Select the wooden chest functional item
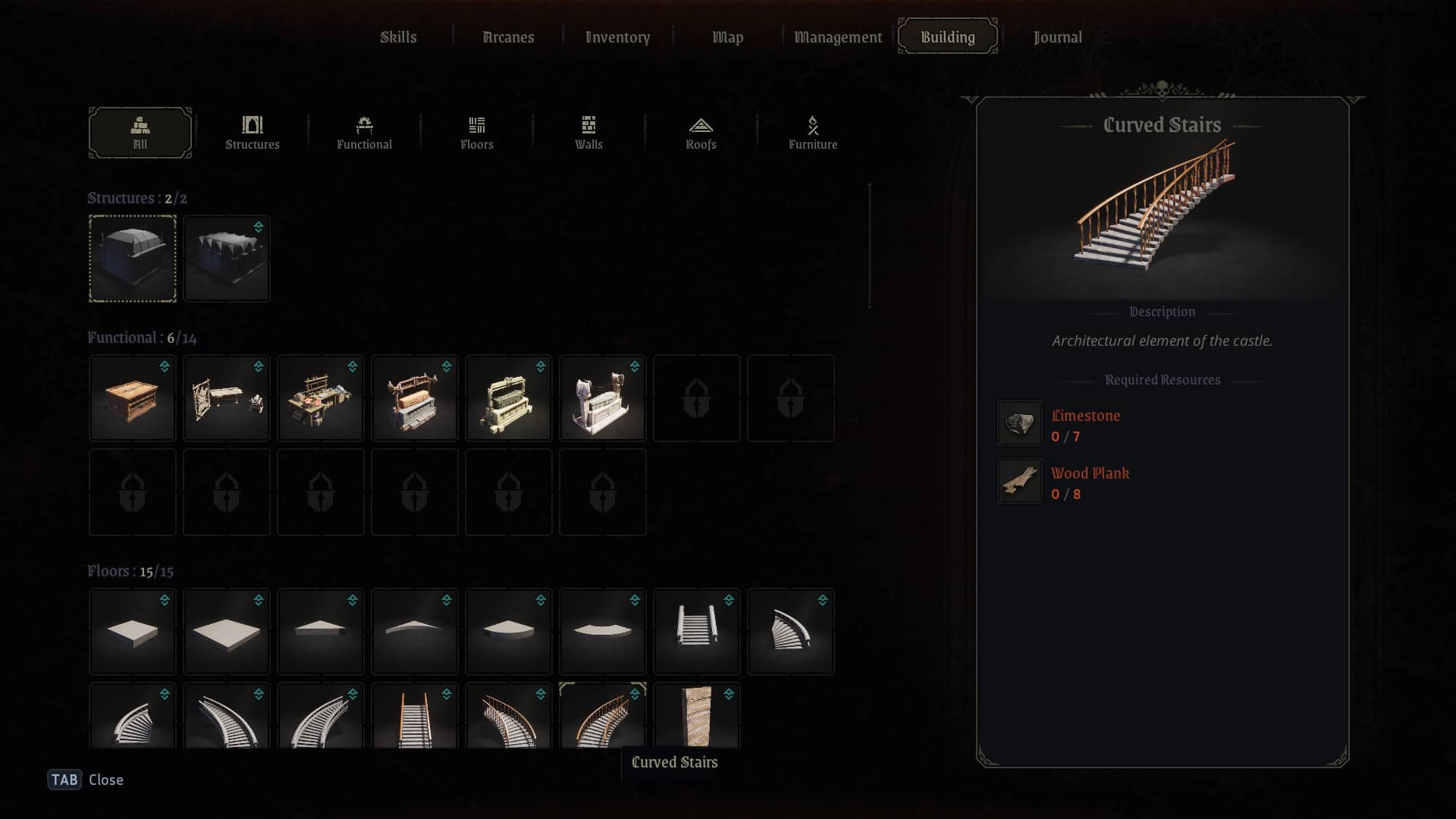The image size is (1456, 819). 133,398
